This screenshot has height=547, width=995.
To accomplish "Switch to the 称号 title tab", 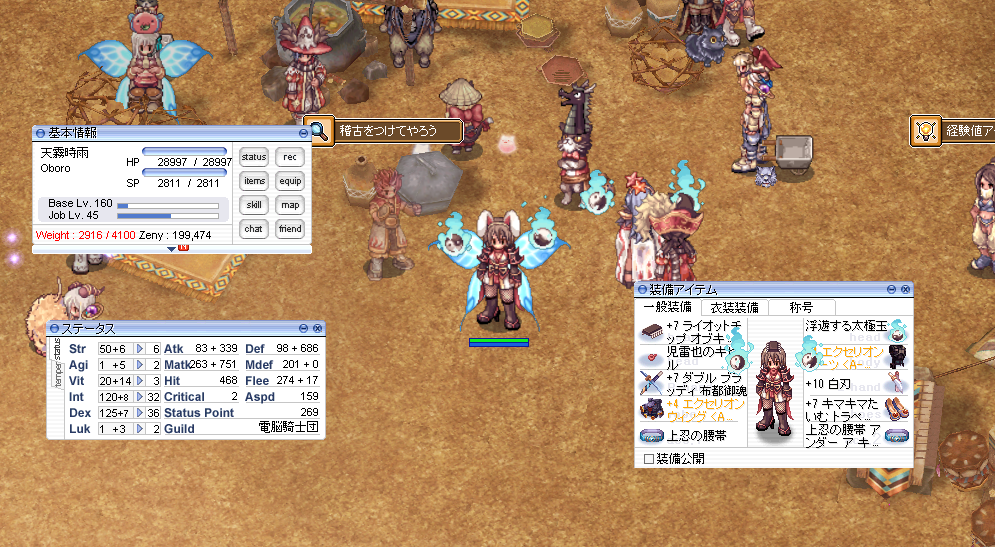I will point(802,307).
